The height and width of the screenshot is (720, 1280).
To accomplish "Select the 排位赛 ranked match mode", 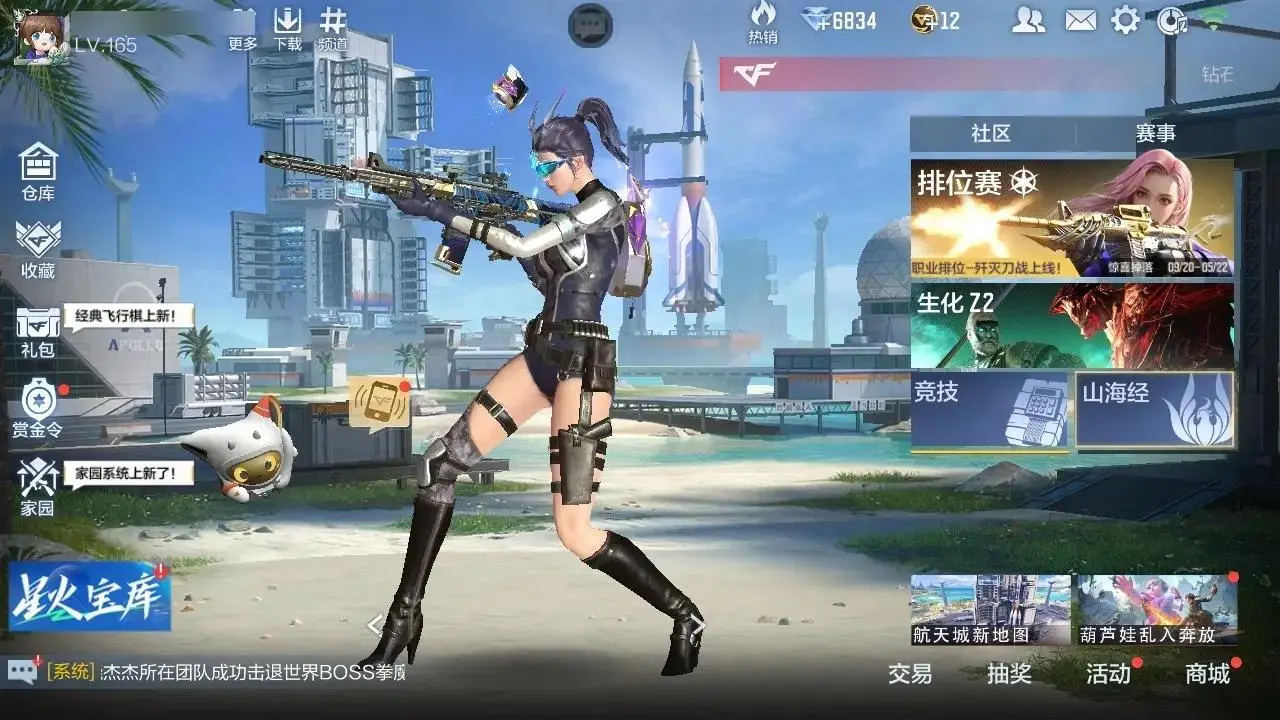I will (1071, 219).
